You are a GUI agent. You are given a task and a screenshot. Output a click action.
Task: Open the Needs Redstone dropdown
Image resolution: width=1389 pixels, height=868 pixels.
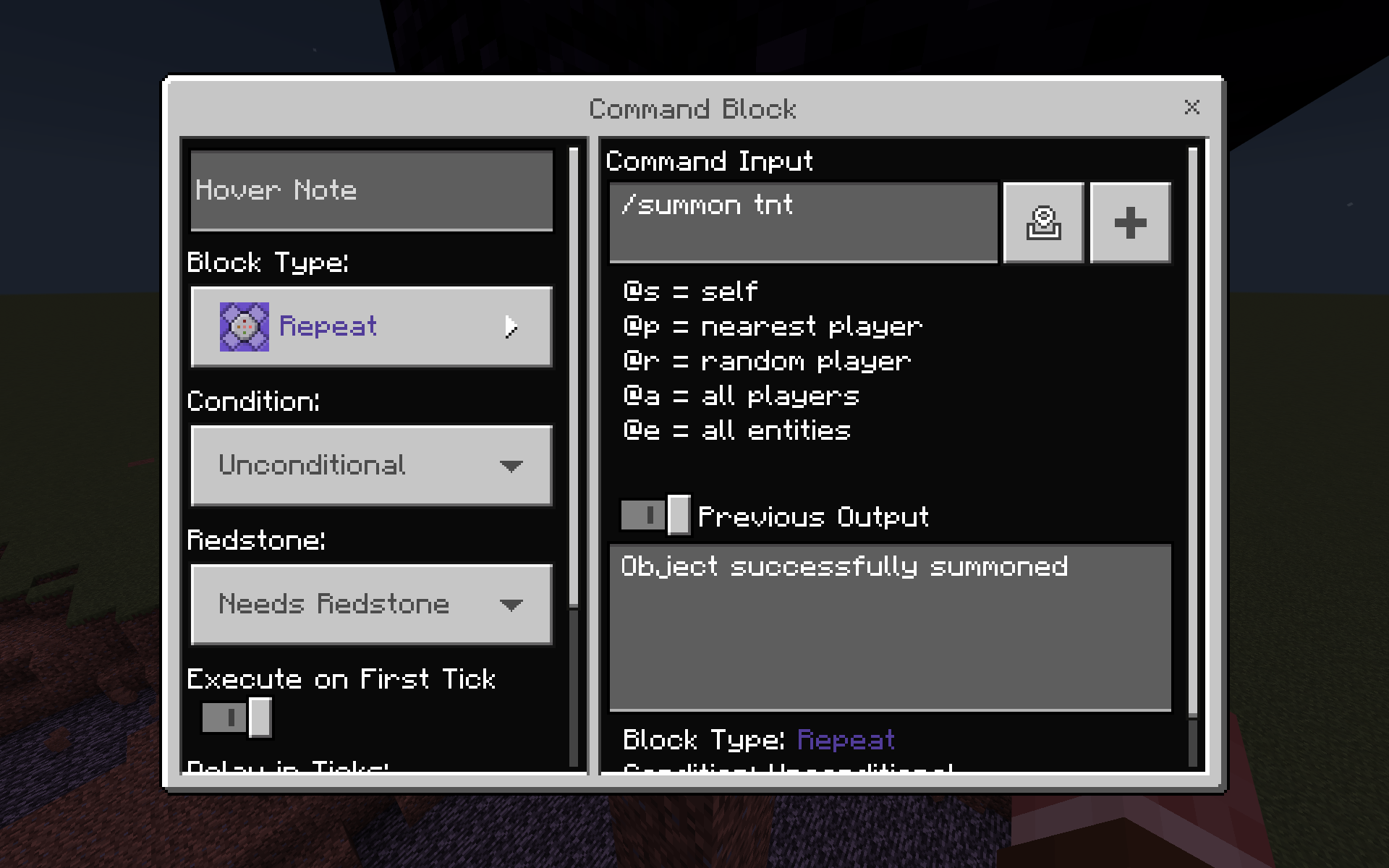coord(369,605)
